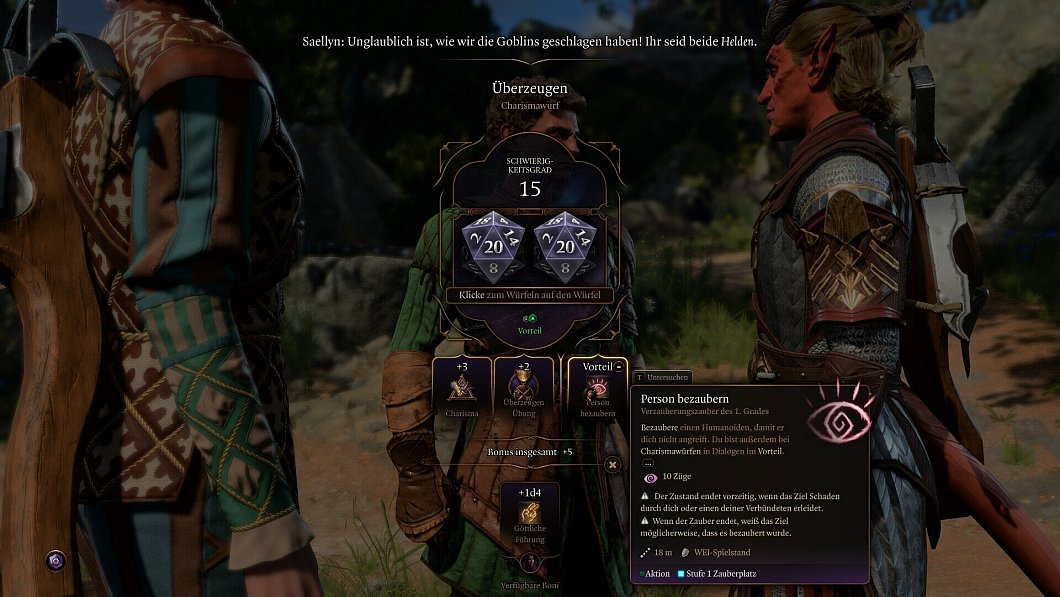Click the purple dice icon in the corner

pyautogui.click(x=56, y=560)
